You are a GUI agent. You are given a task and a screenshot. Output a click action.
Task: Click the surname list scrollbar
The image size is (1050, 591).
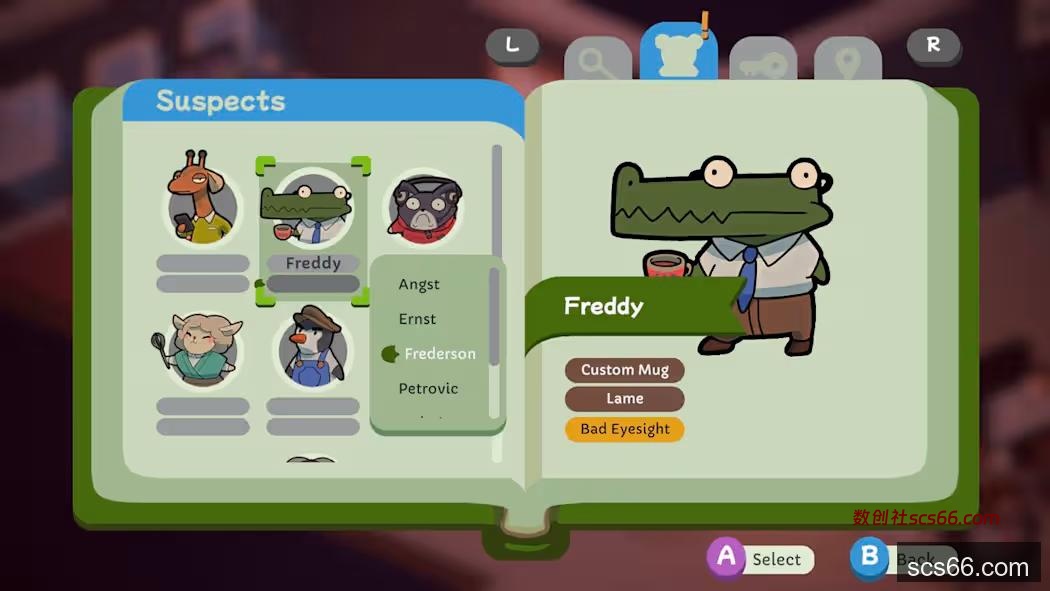click(494, 315)
